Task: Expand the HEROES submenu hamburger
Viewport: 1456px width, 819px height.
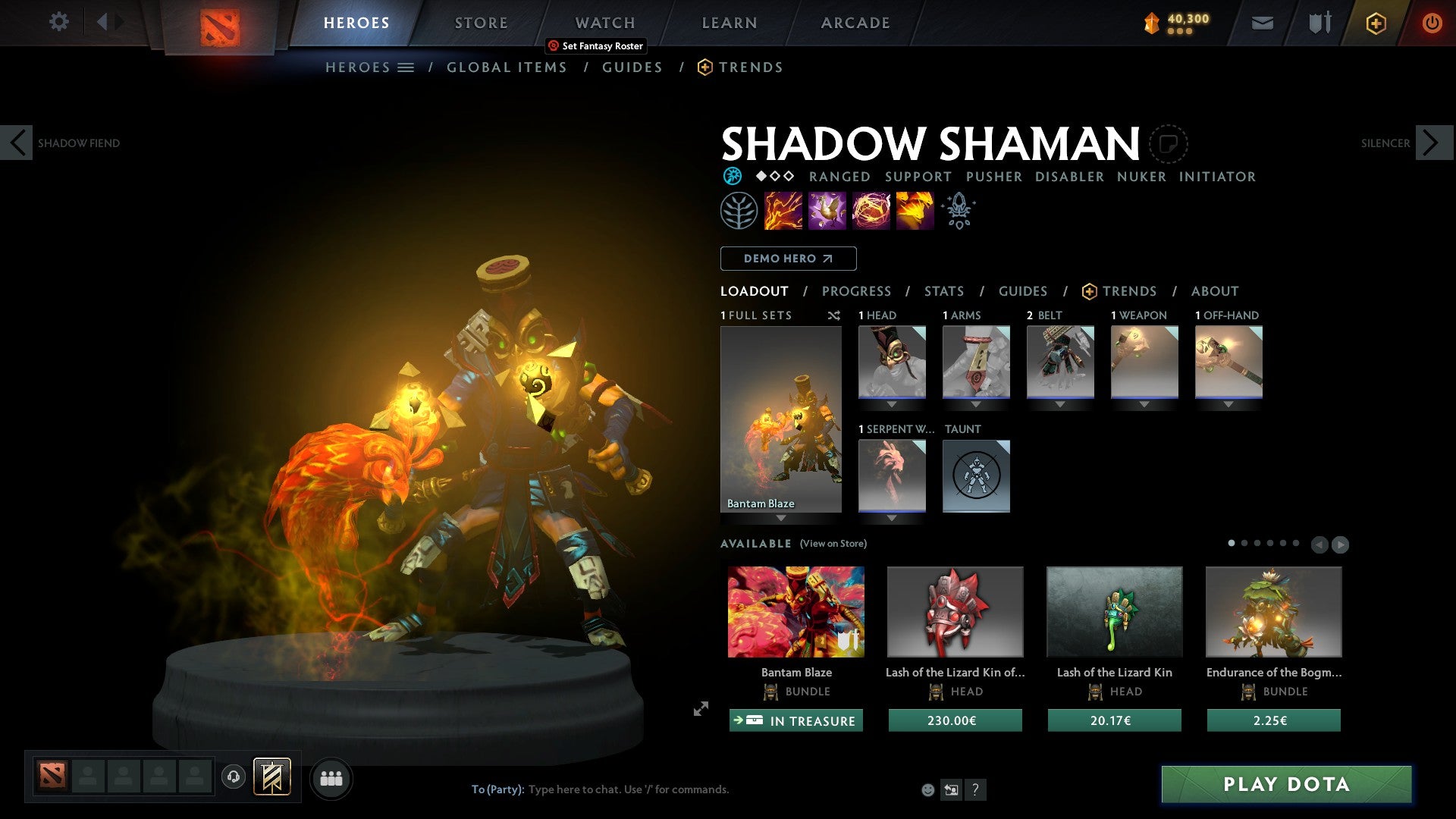Action: tap(406, 67)
